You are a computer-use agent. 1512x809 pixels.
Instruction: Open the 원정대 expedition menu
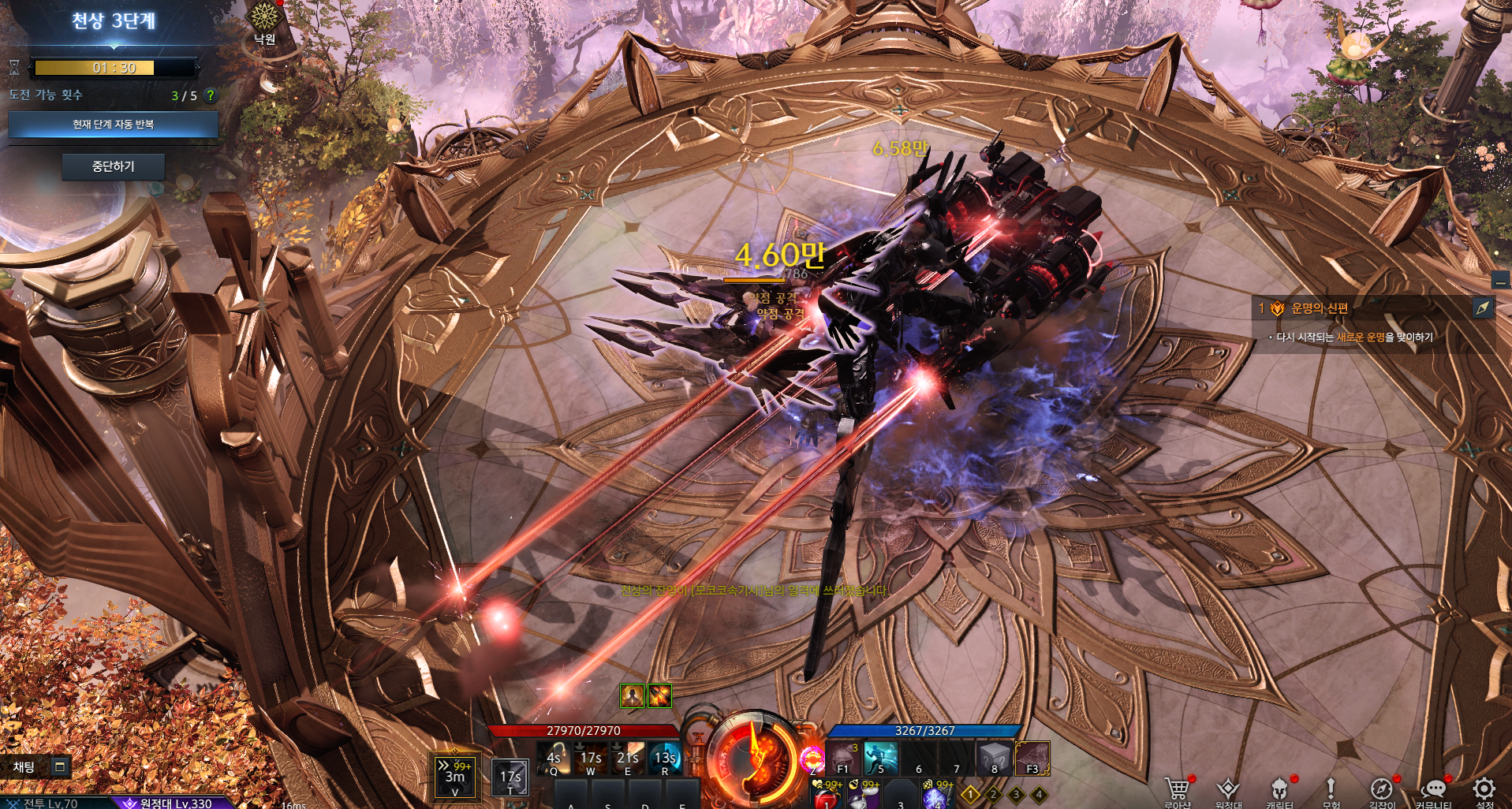[x=1228, y=790]
